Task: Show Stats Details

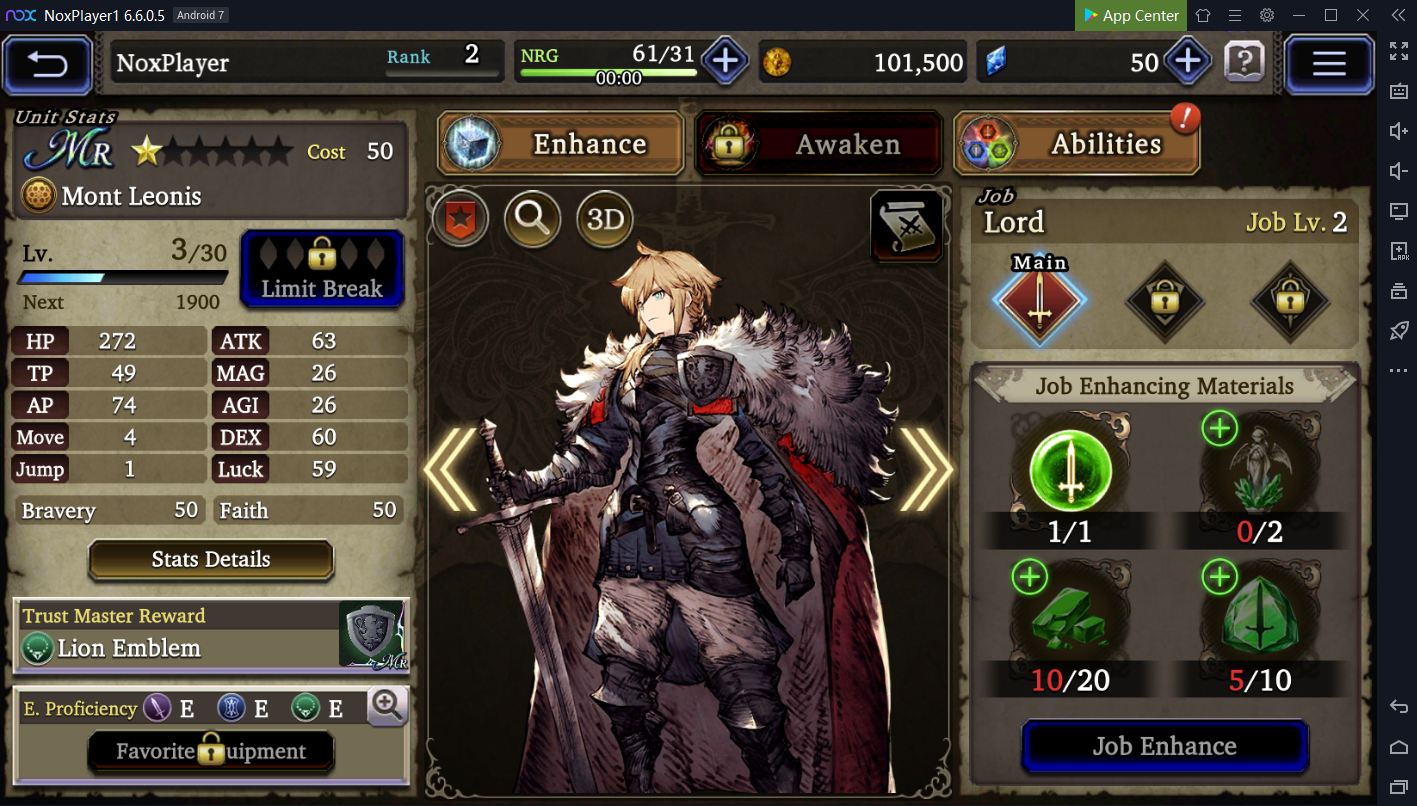Action: 211,560
